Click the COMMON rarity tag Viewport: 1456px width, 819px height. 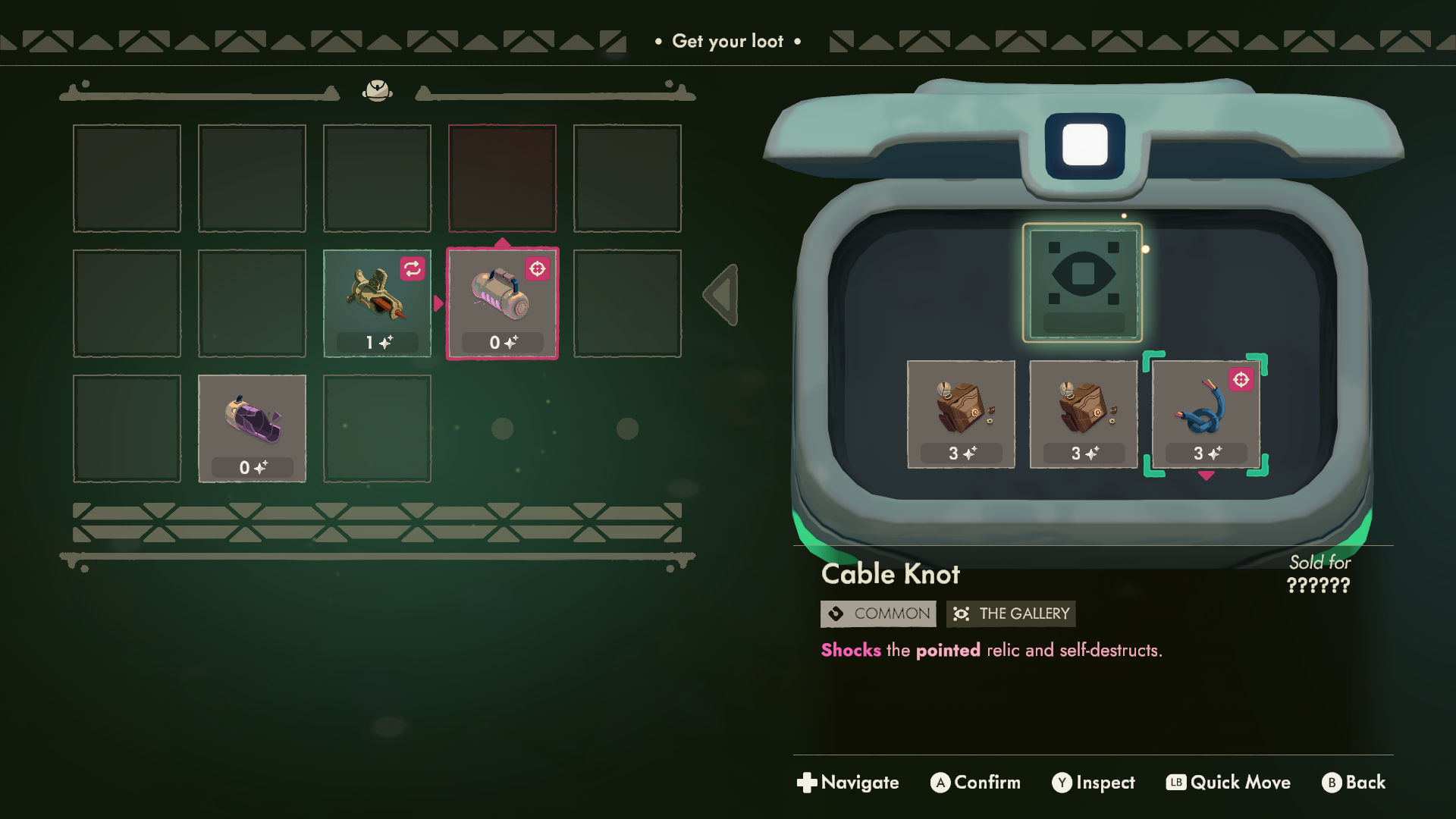(x=878, y=613)
